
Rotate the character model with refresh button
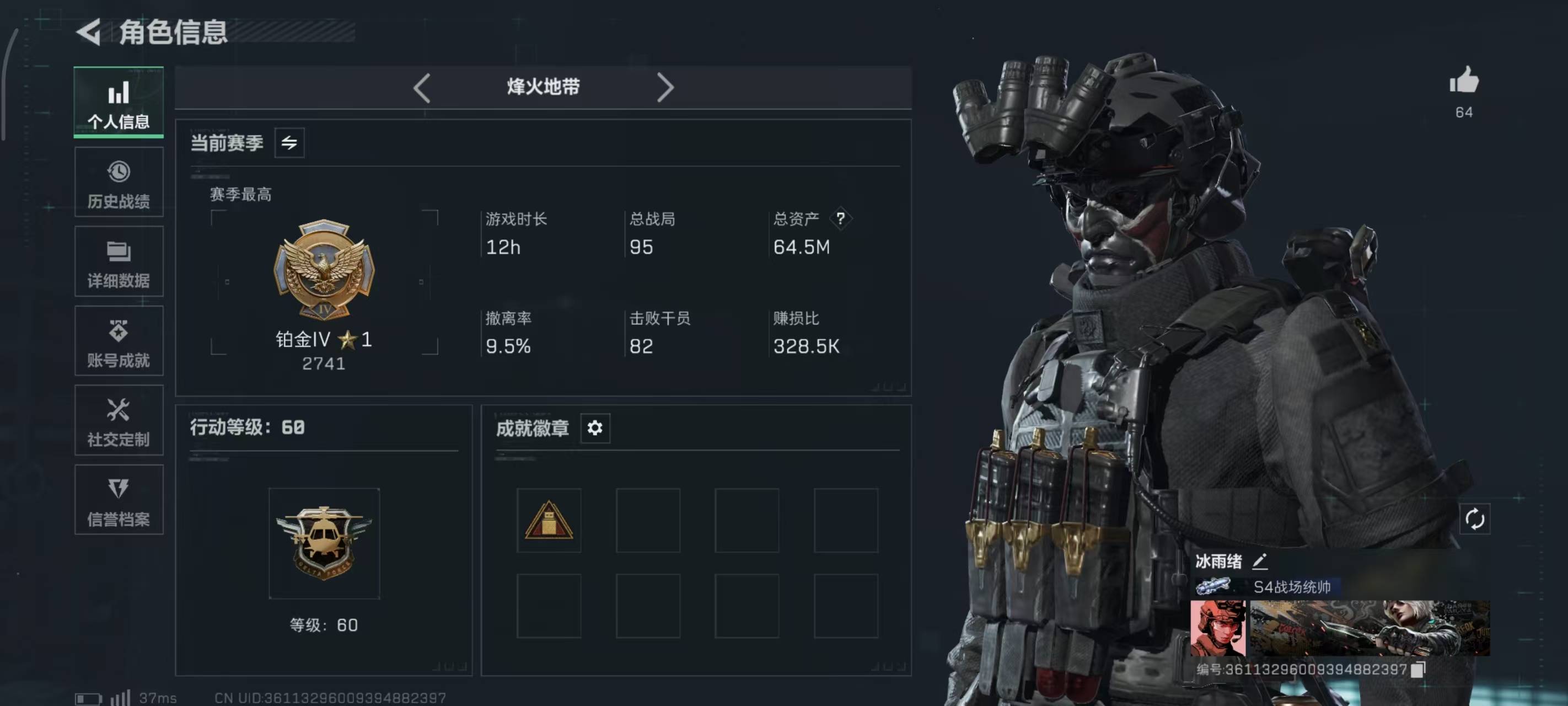coord(1474,520)
